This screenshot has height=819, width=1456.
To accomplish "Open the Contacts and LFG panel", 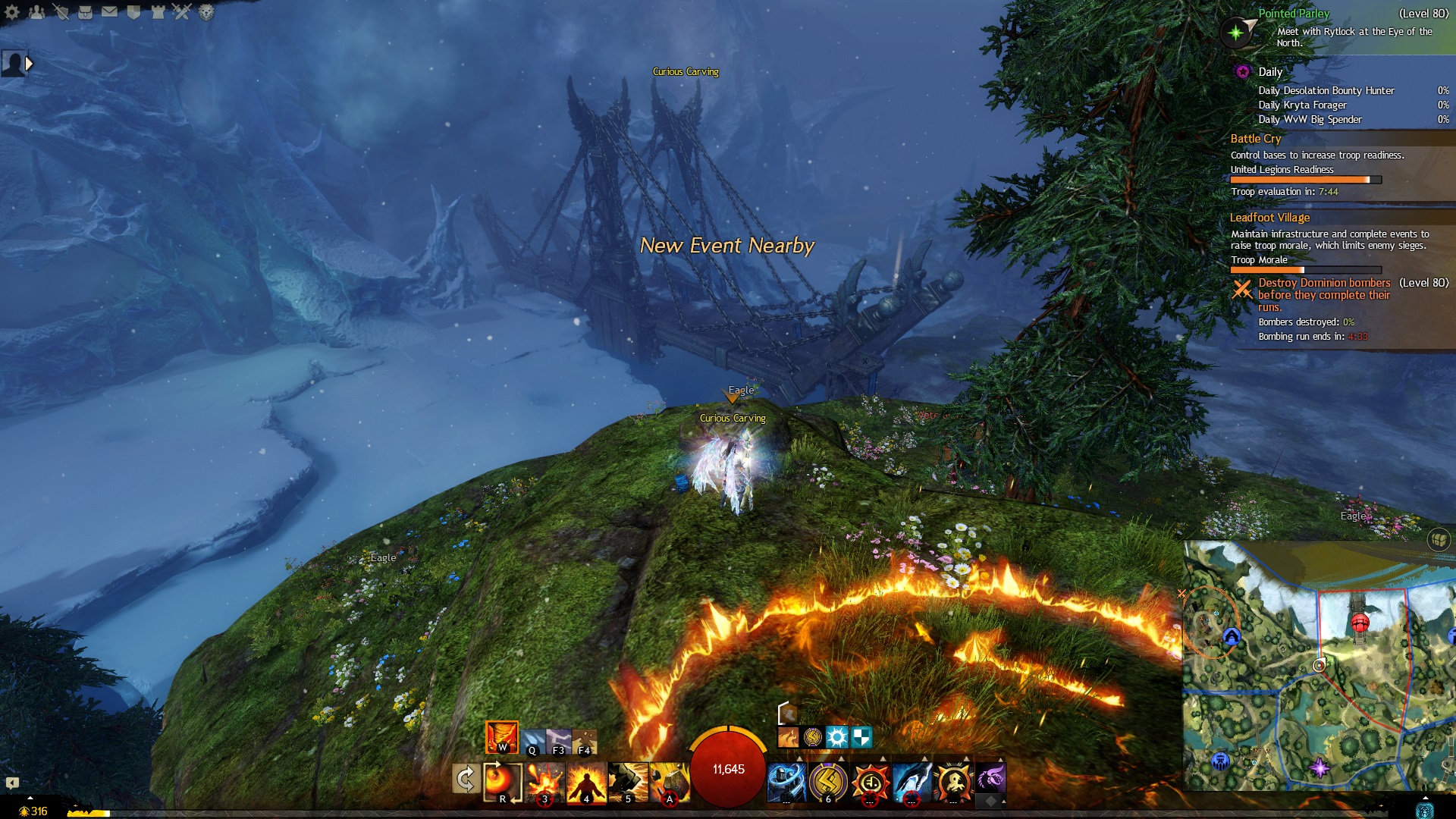I will pyautogui.click(x=36, y=11).
